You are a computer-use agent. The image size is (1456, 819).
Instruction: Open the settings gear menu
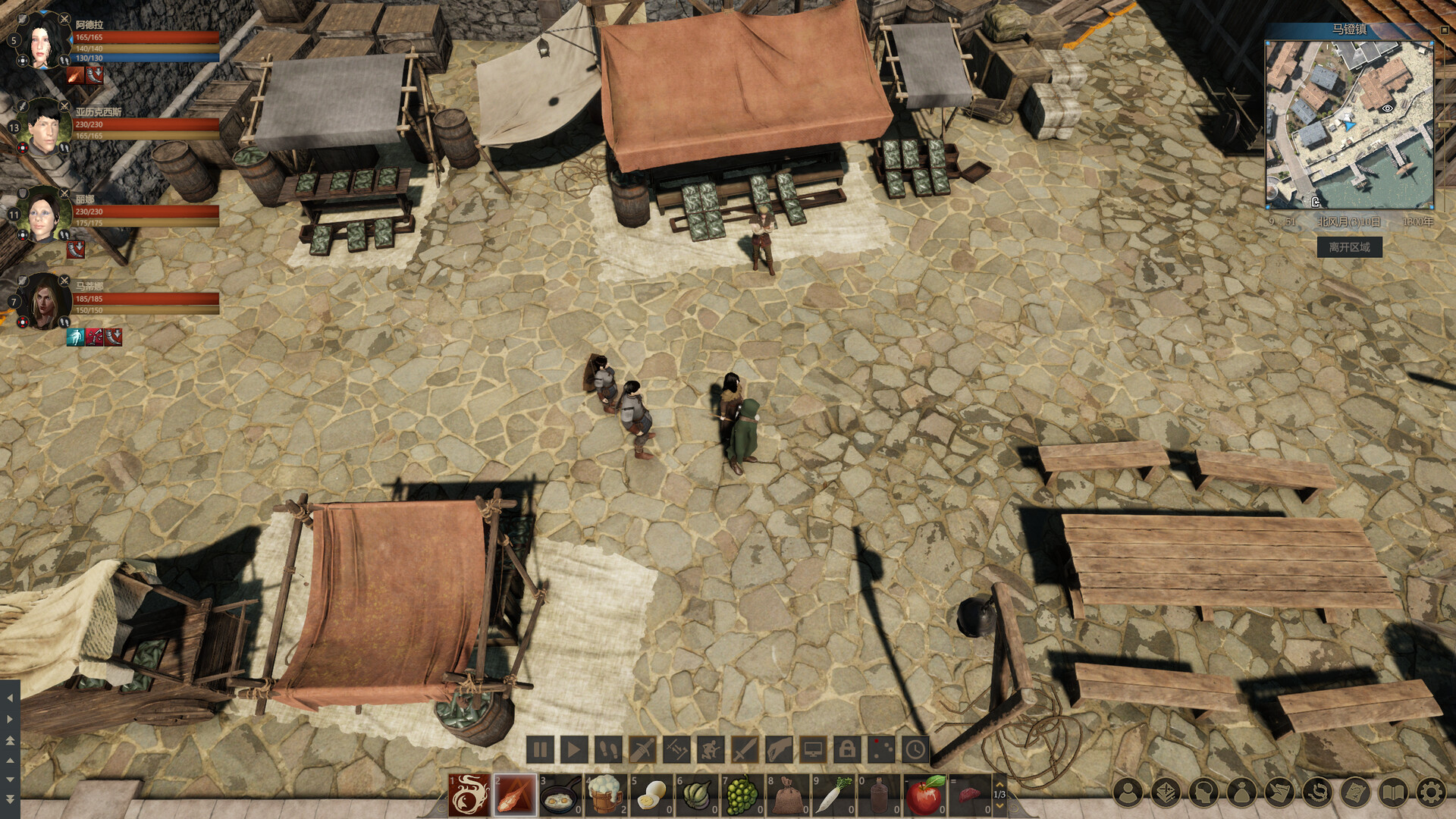tap(1432, 791)
